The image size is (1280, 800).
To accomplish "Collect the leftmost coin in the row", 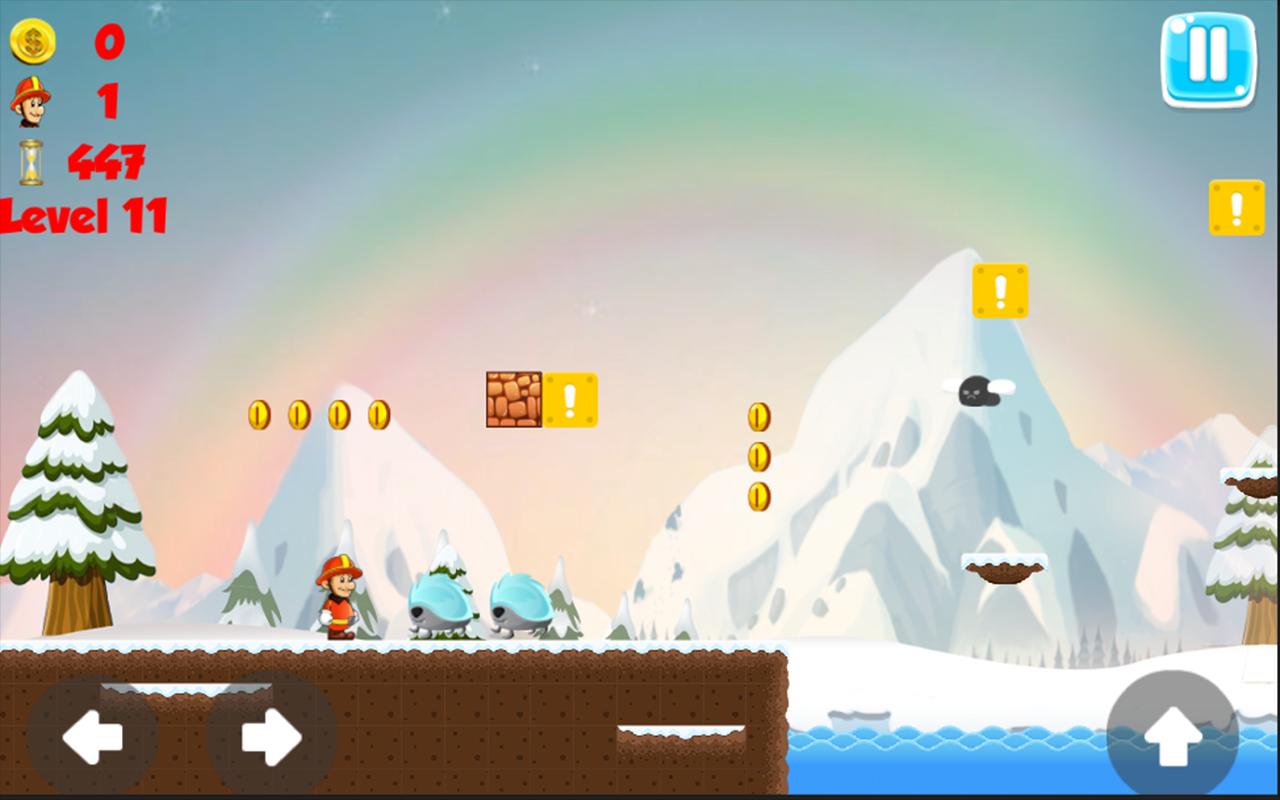I will 259,415.
